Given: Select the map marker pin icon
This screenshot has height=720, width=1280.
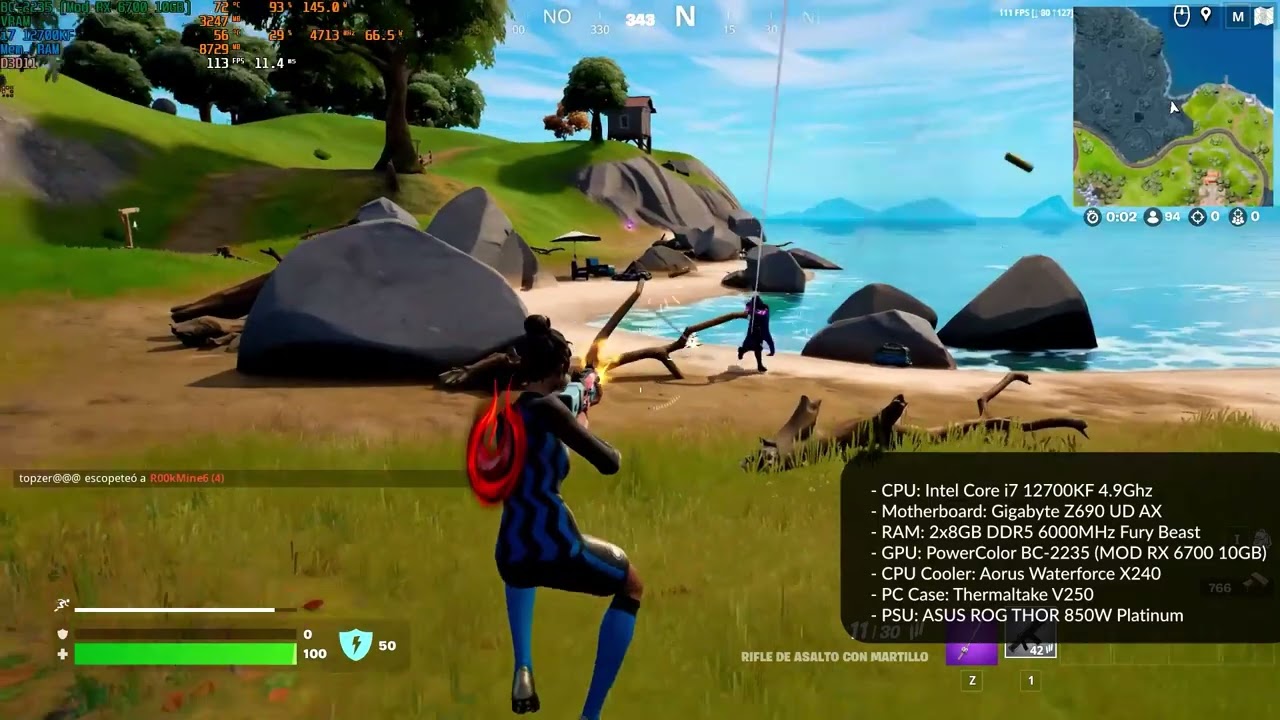Looking at the screenshot, I should pos(1206,16).
